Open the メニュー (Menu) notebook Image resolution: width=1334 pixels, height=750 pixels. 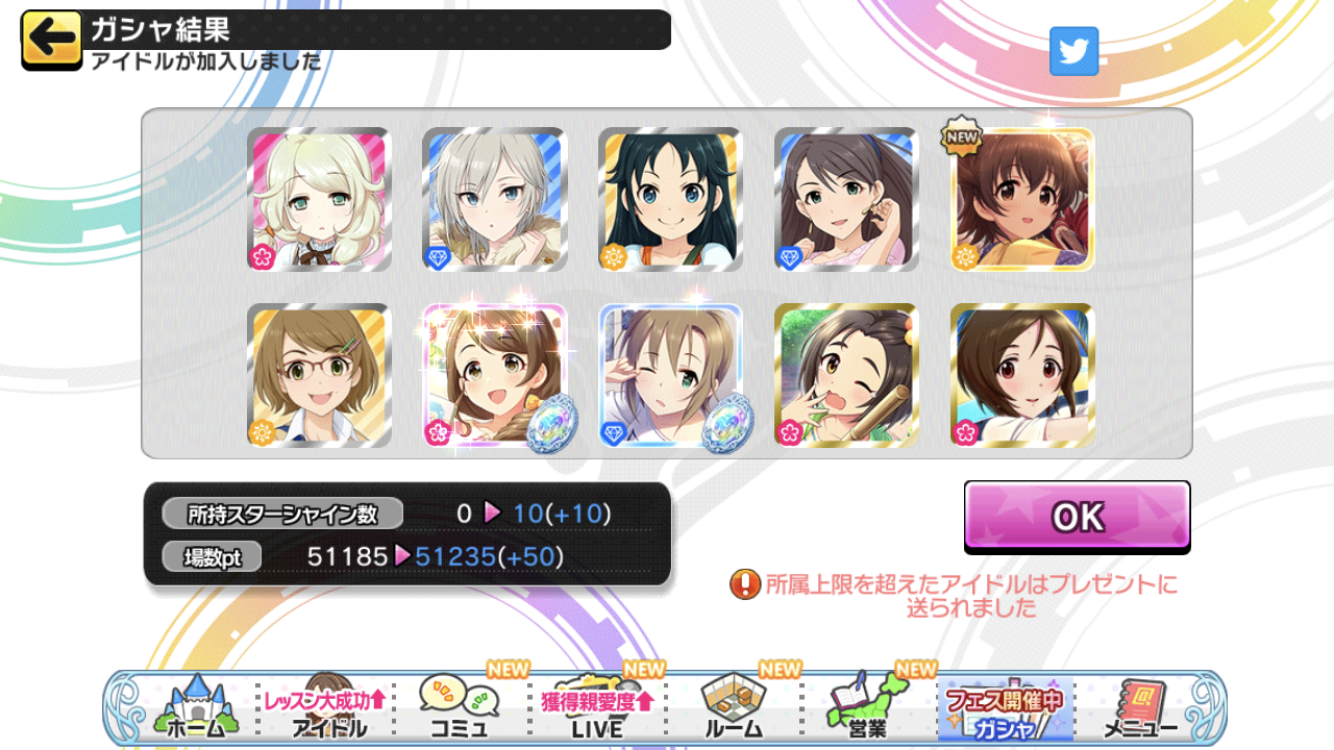click(1140, 708)
